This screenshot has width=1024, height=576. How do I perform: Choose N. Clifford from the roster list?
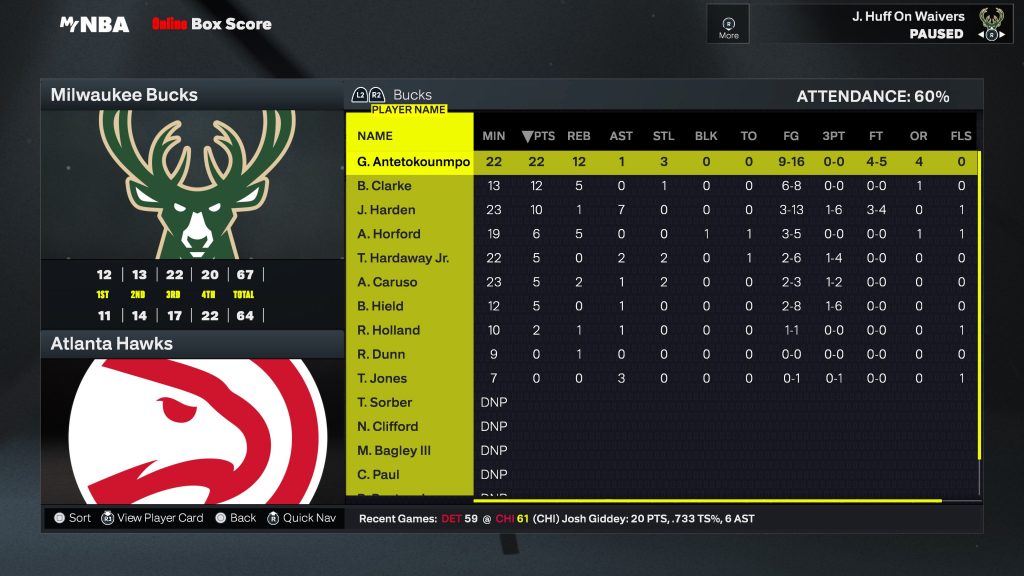(x=387, y=426)
